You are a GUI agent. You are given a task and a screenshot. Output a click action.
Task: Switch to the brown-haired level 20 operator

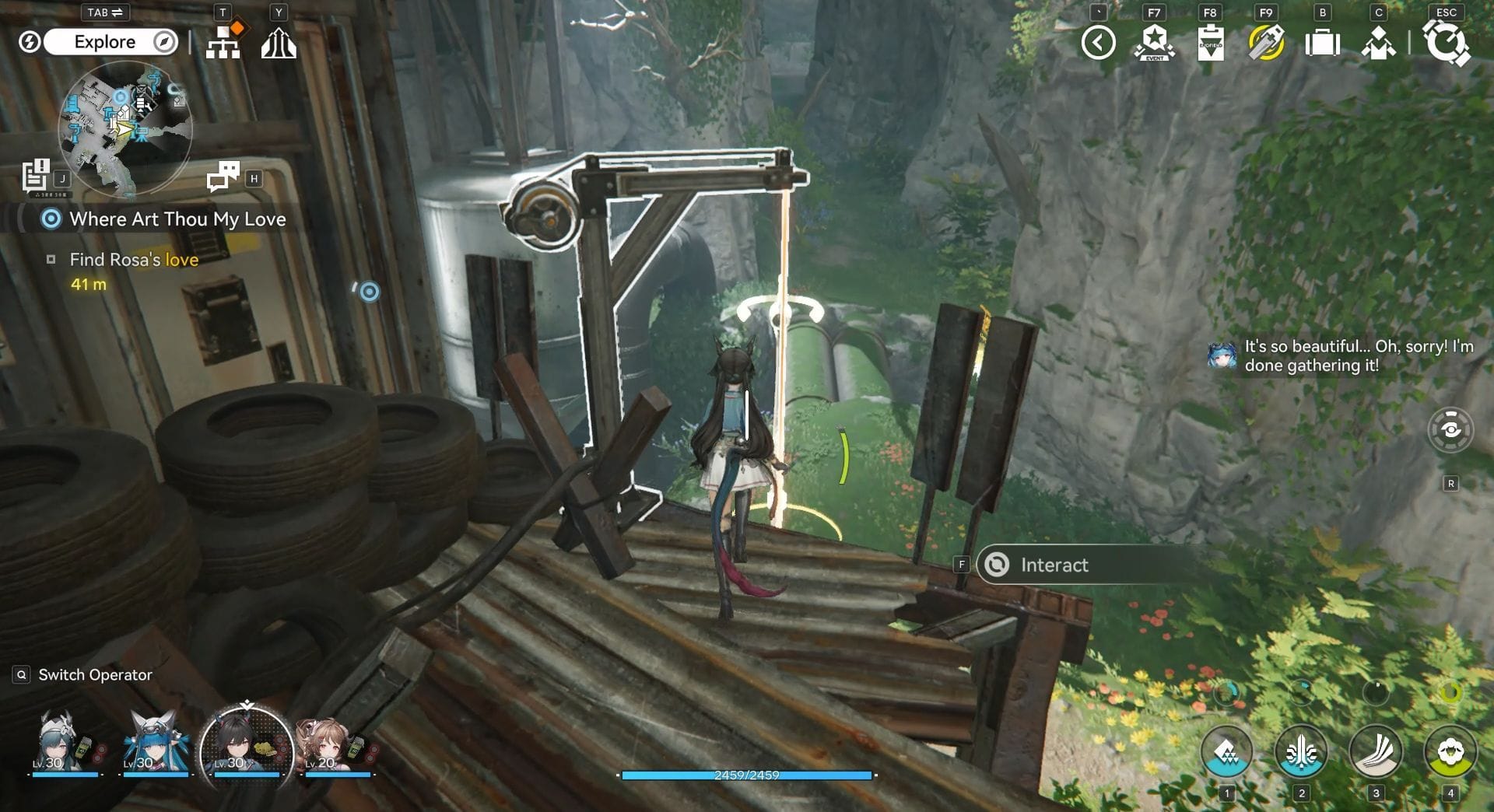(335, 744)
